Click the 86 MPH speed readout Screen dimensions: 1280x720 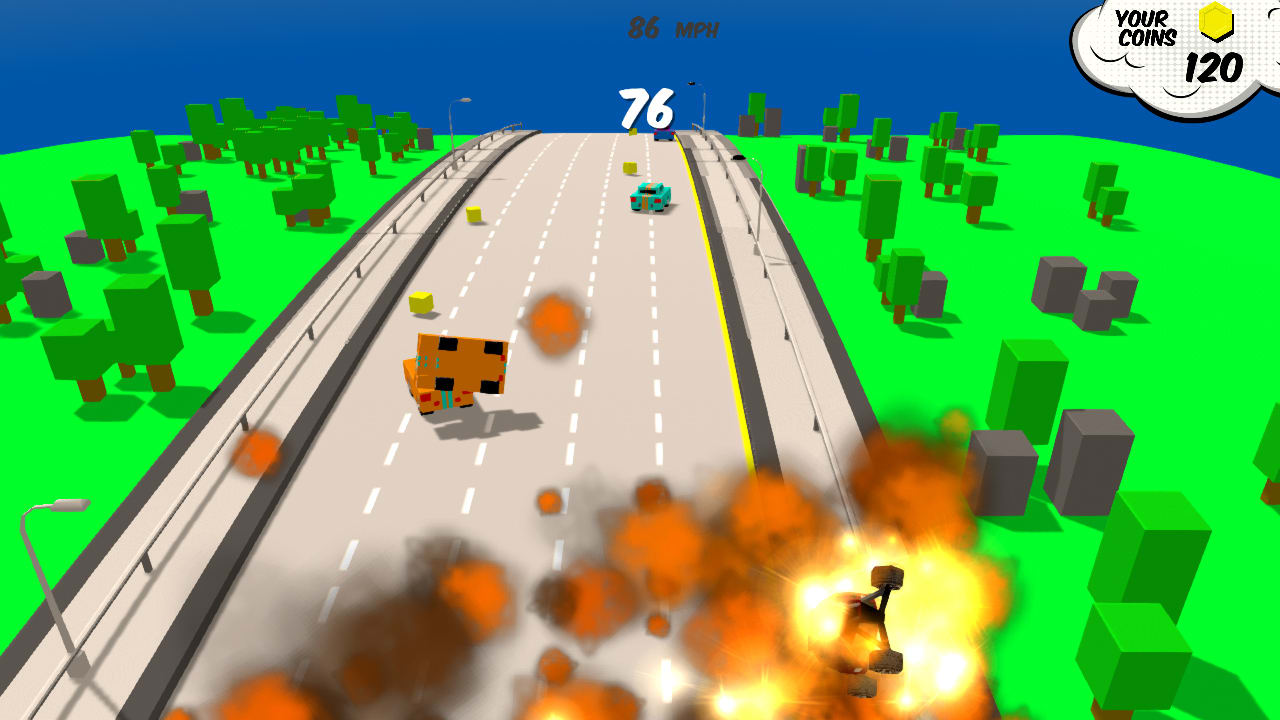coord(674,29)
